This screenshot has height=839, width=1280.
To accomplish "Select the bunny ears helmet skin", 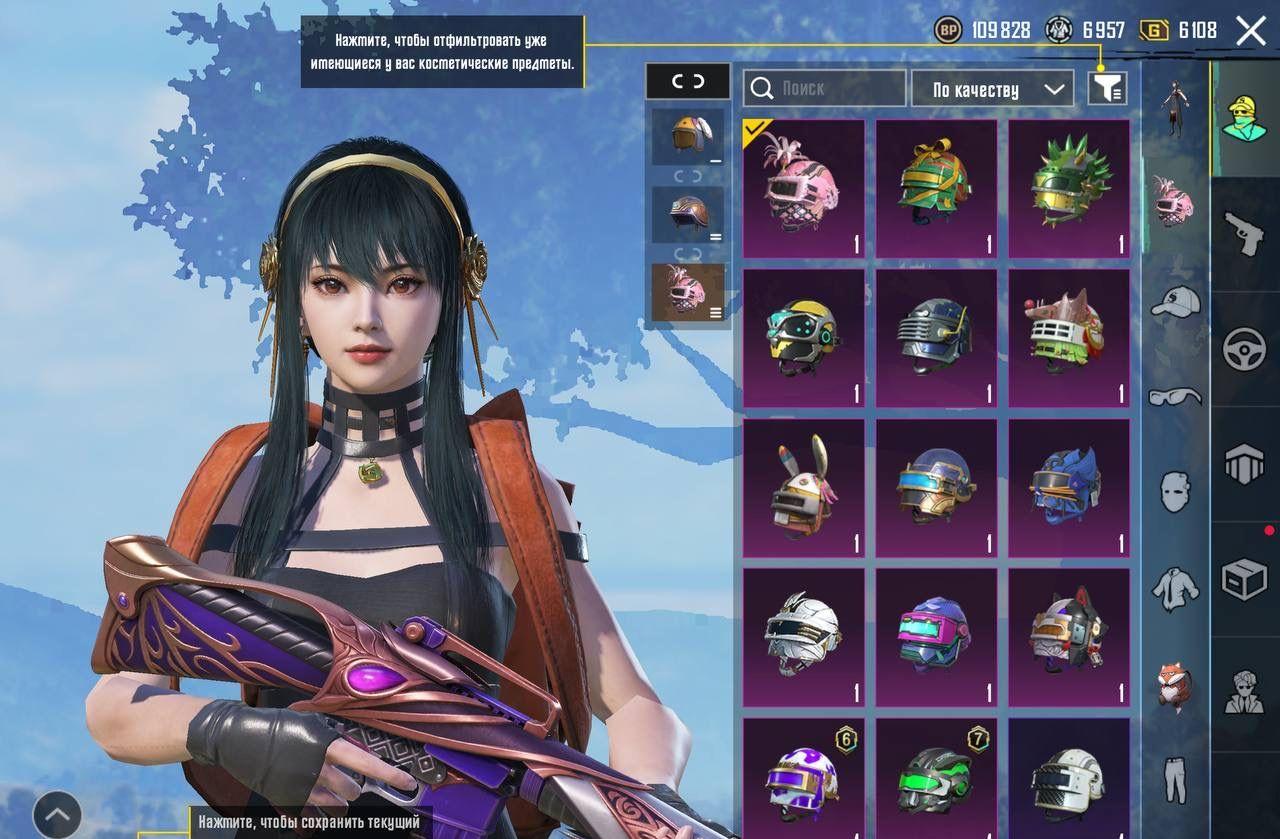I will point(804,488).
